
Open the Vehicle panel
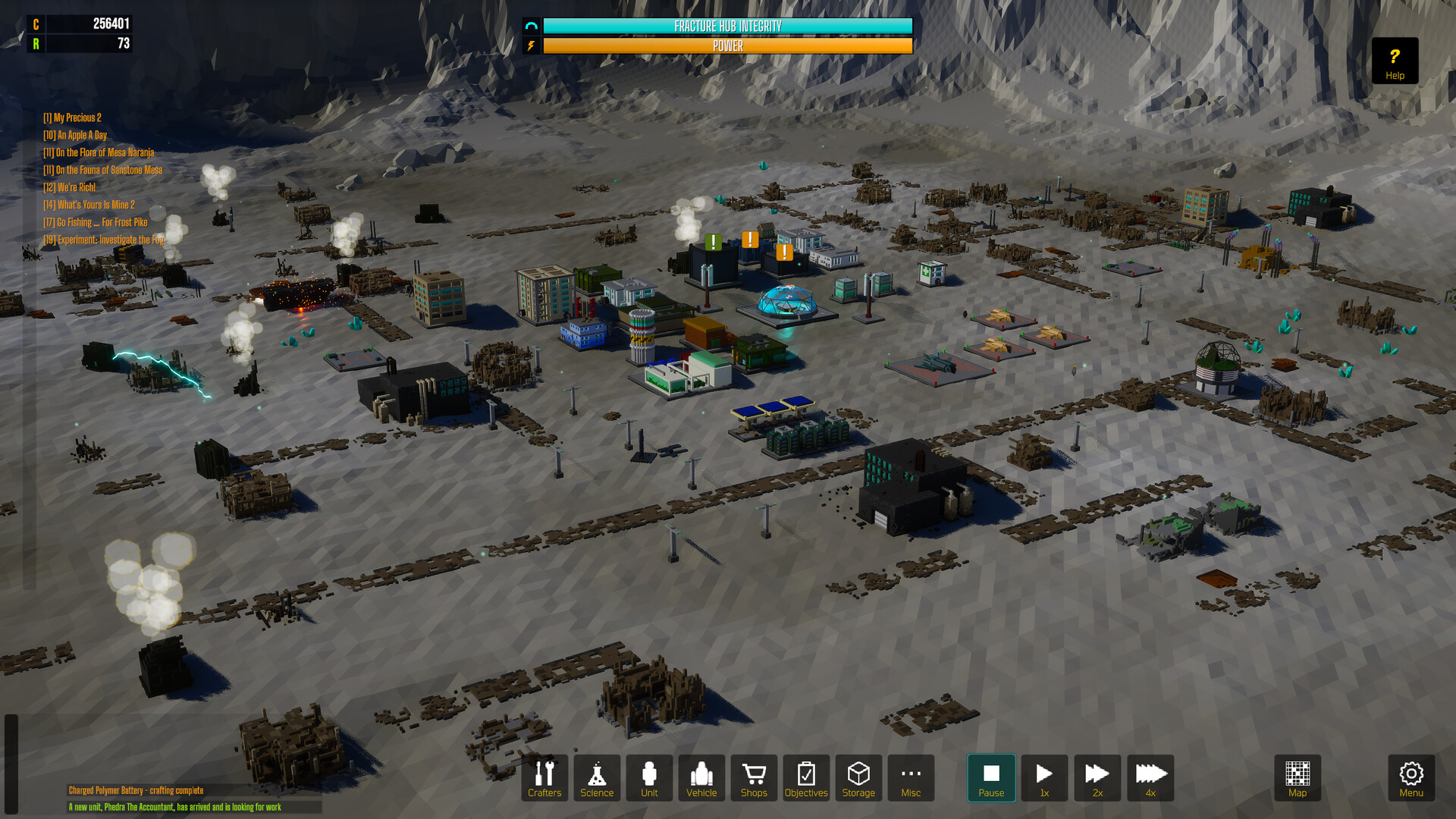click(x=701, y=778)
